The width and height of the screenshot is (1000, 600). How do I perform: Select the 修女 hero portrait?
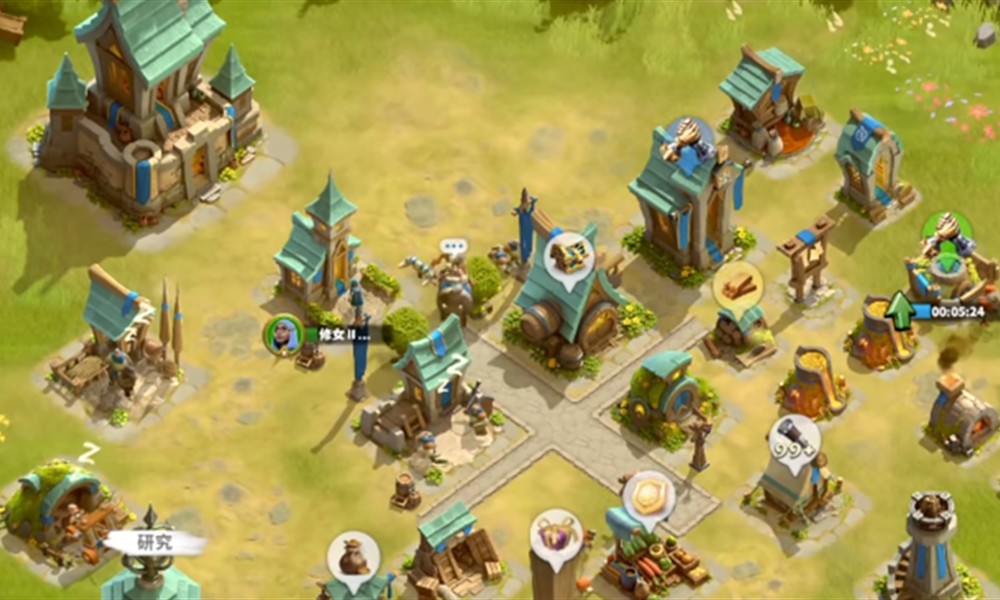coord(284,334)
